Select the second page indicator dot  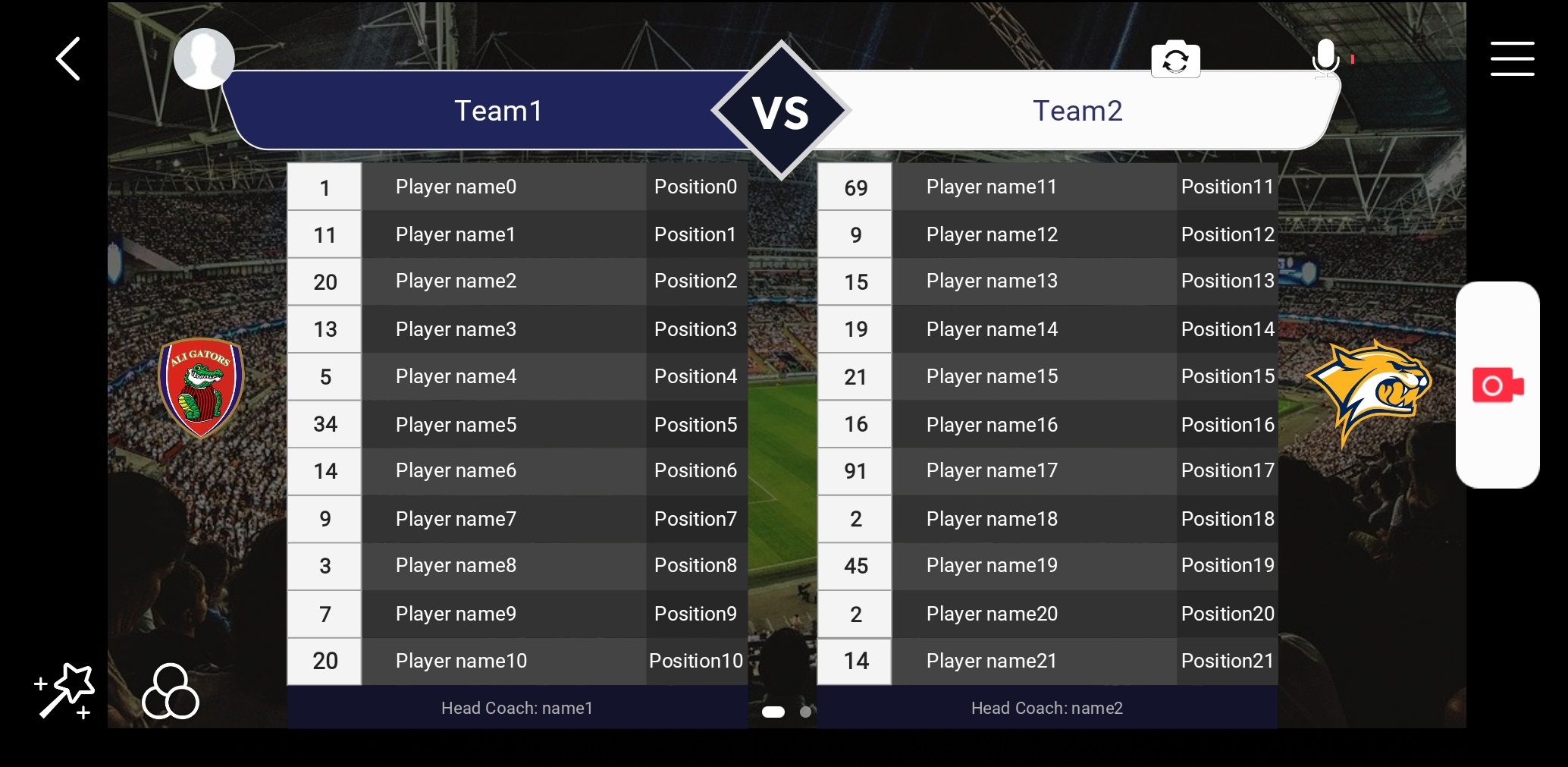[x=806, y=712]
